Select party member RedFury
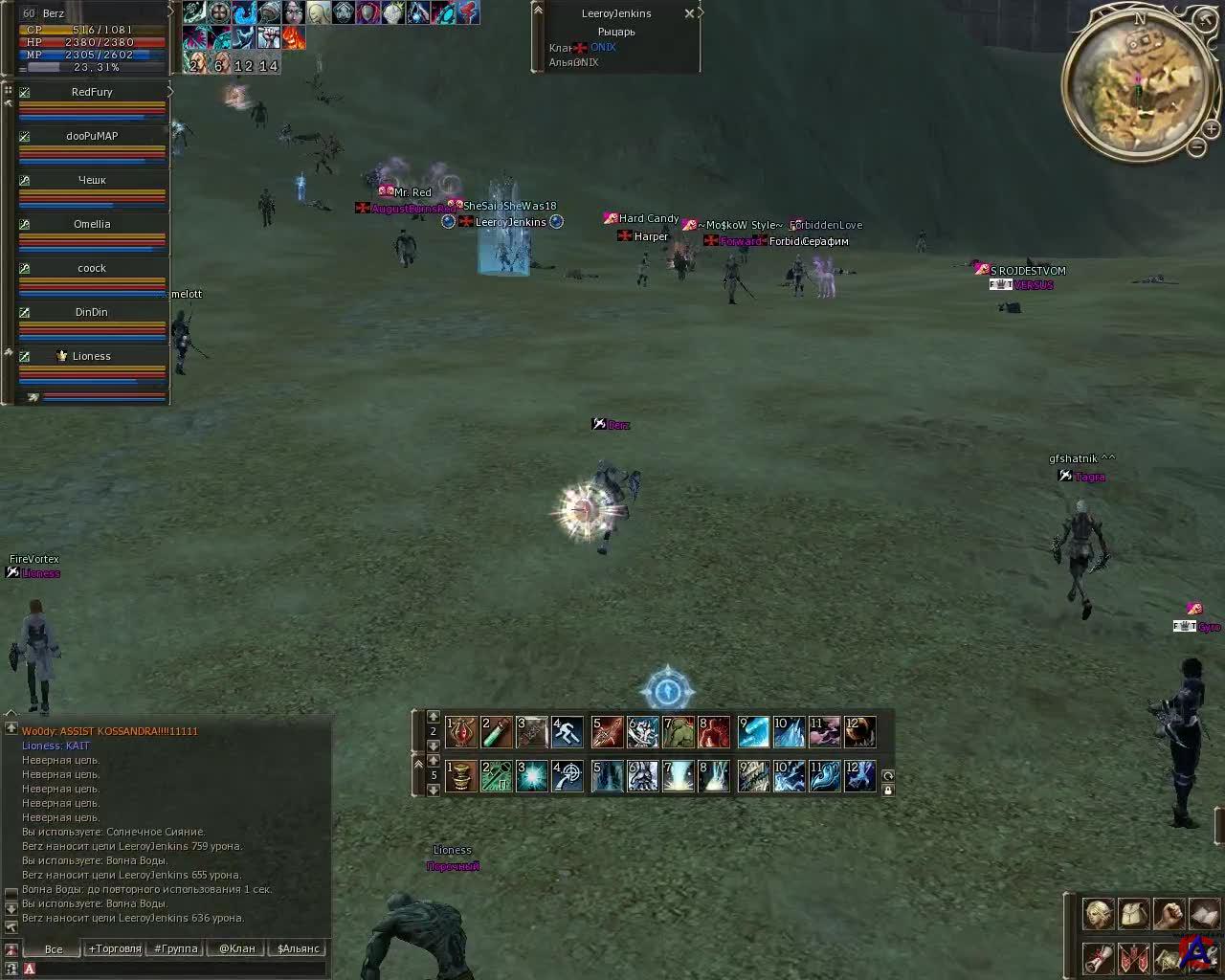 point(92,93)
